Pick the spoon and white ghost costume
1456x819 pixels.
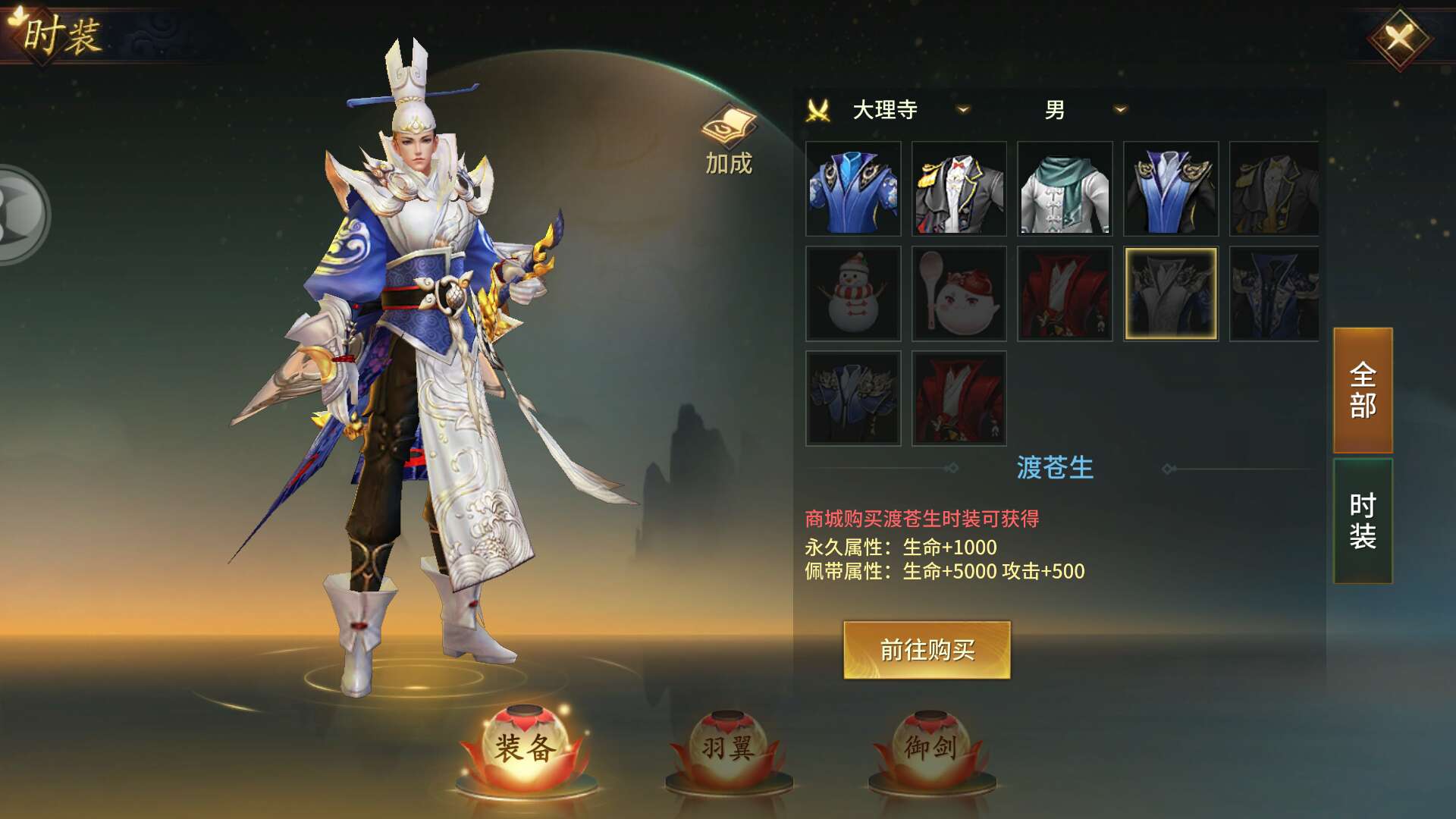click(x=959, y=293)
